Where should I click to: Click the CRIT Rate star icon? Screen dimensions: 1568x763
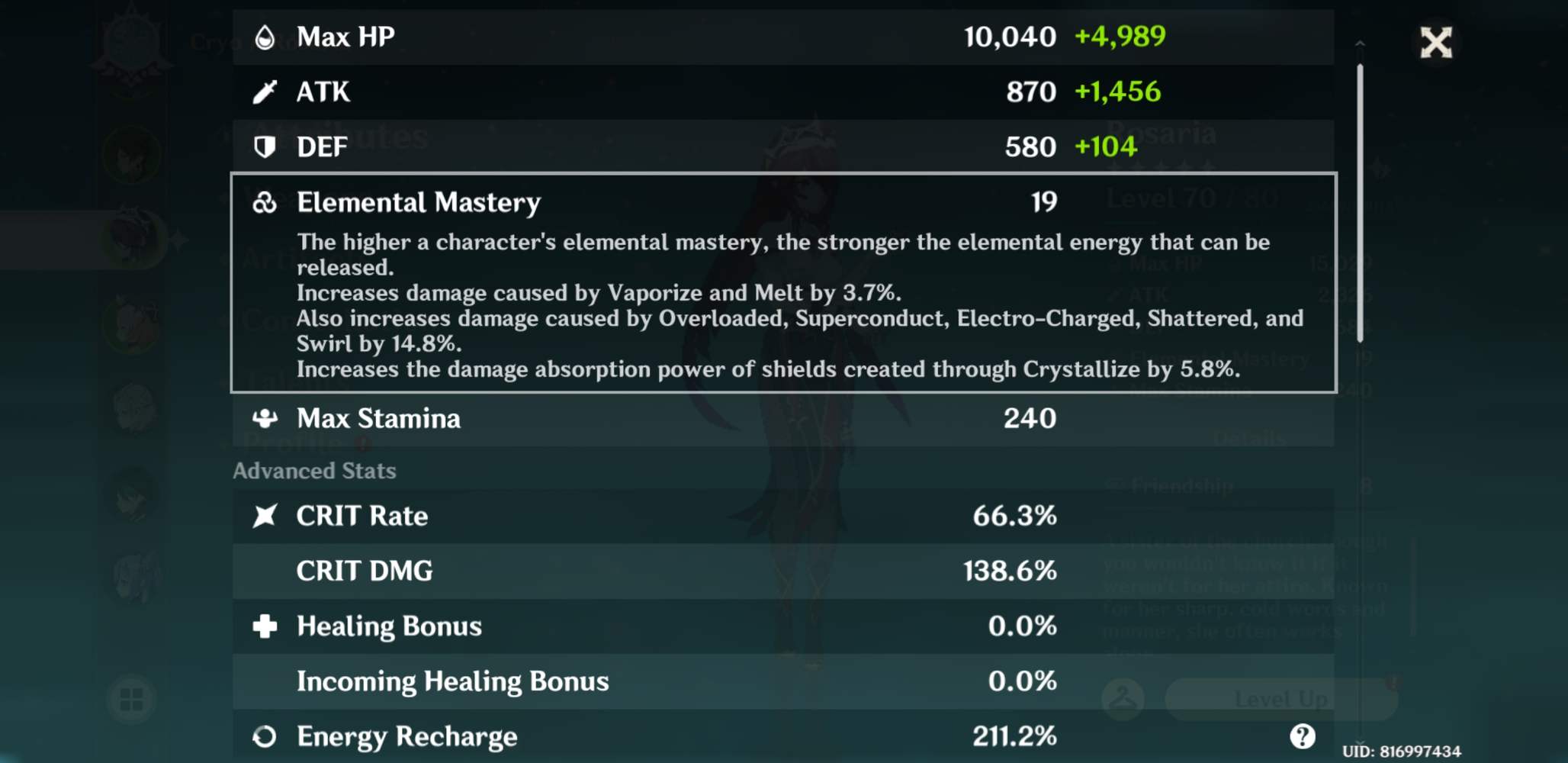pyautogui.click(x=266, y=516)
